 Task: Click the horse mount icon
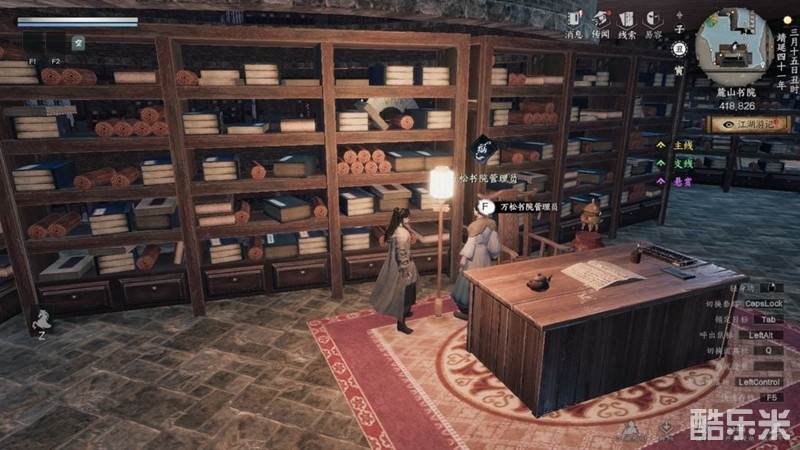pyautogui.click(x=43, y=320)
